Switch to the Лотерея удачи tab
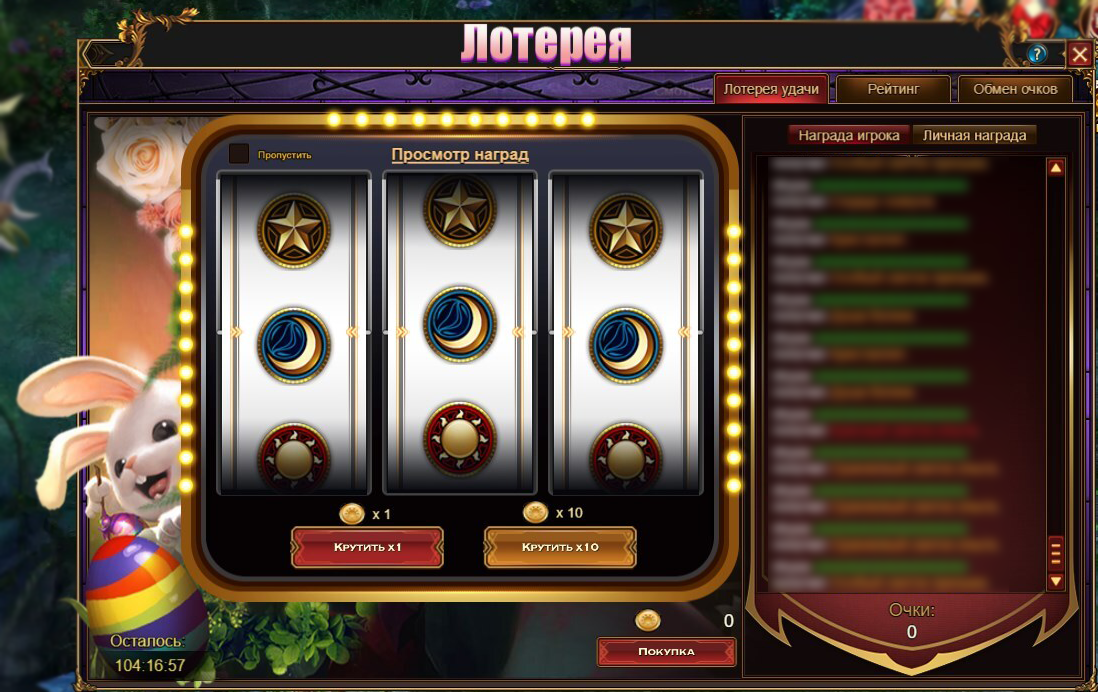Image resolution: width=1098 pixels, height=692 pixels. point(771,89)
